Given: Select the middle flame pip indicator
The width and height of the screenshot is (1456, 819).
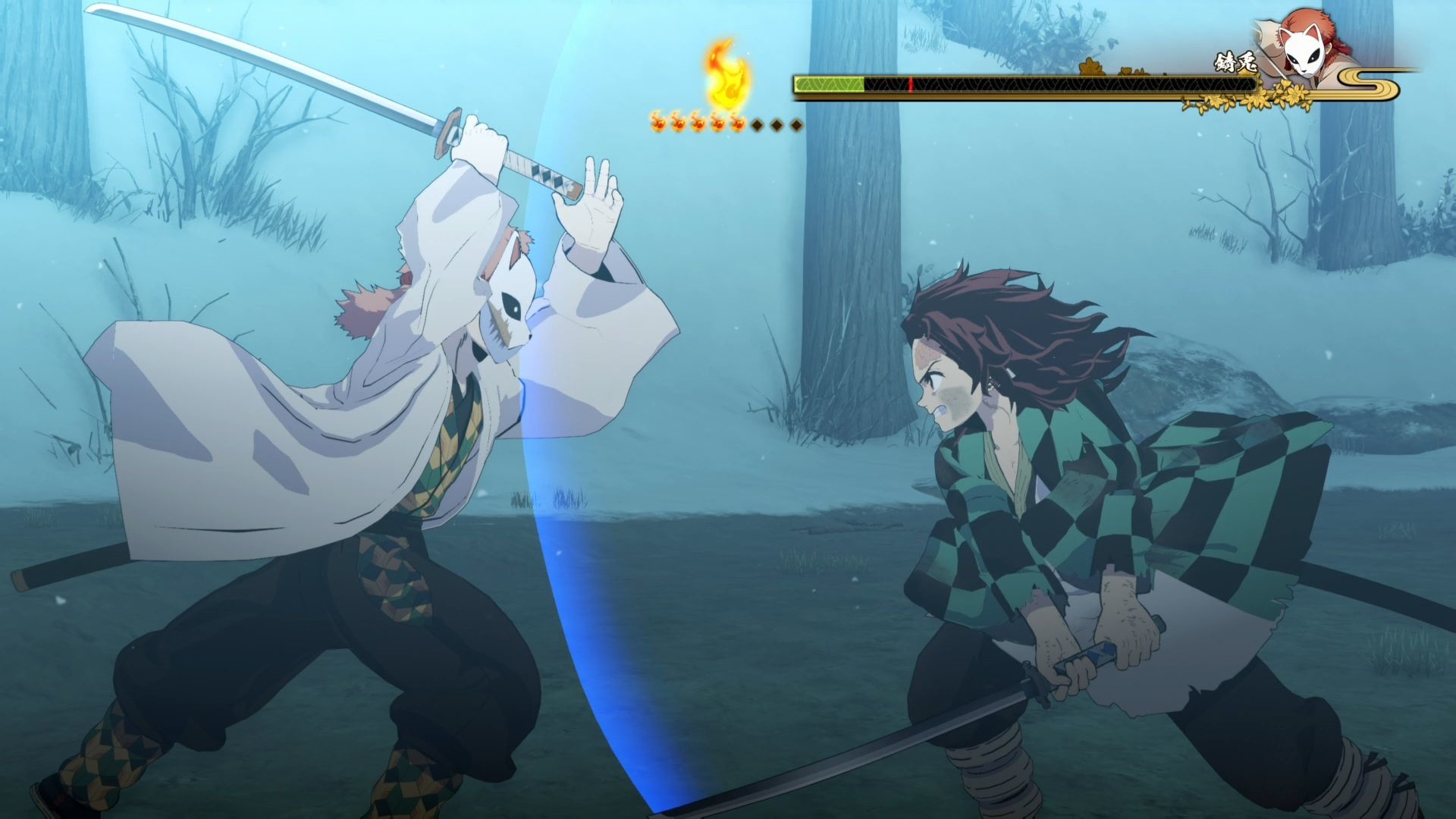Looking at the screenshot, I should (698, 123).
